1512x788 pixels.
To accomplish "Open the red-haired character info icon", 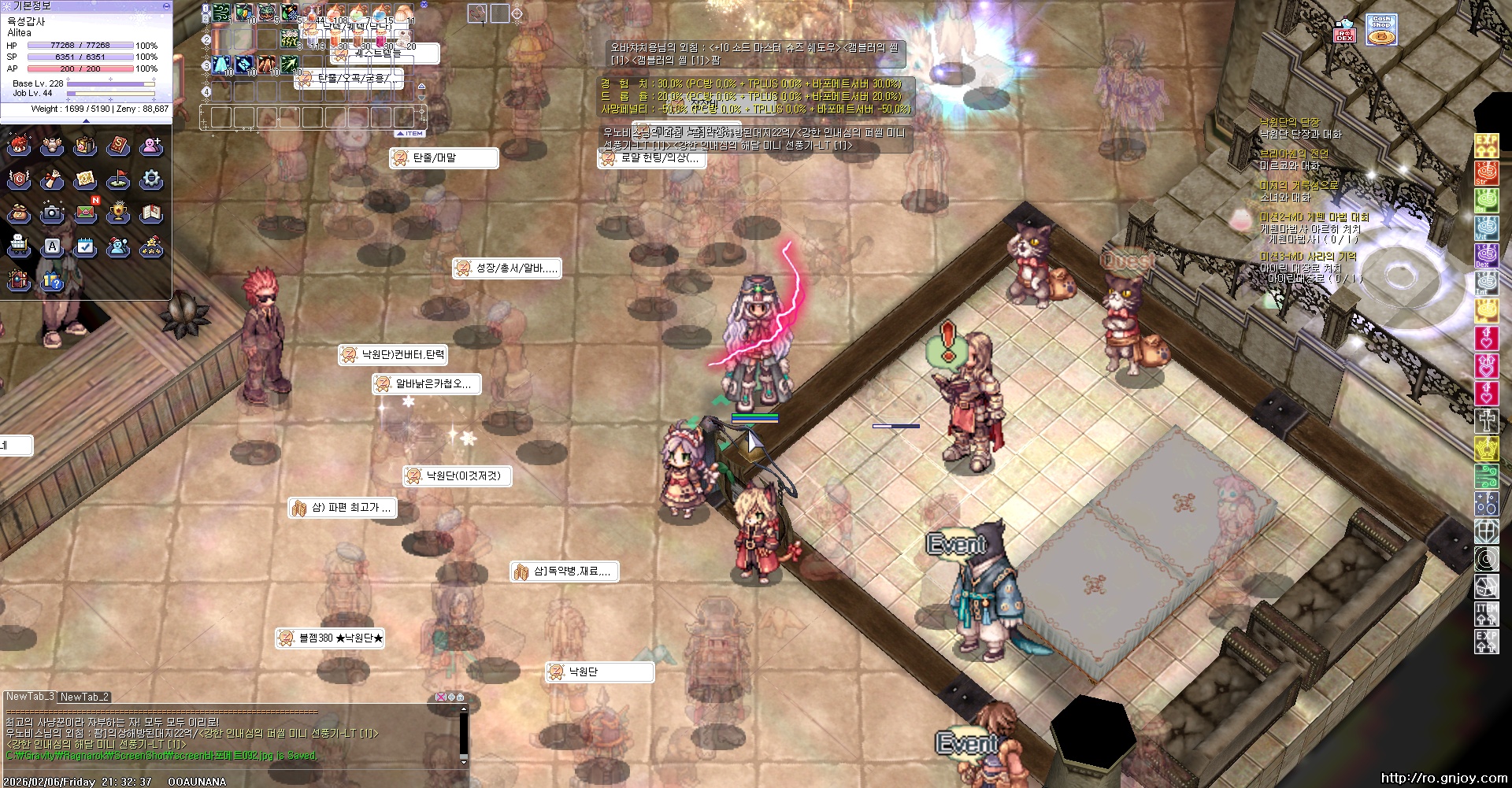I will pos(19,146).
